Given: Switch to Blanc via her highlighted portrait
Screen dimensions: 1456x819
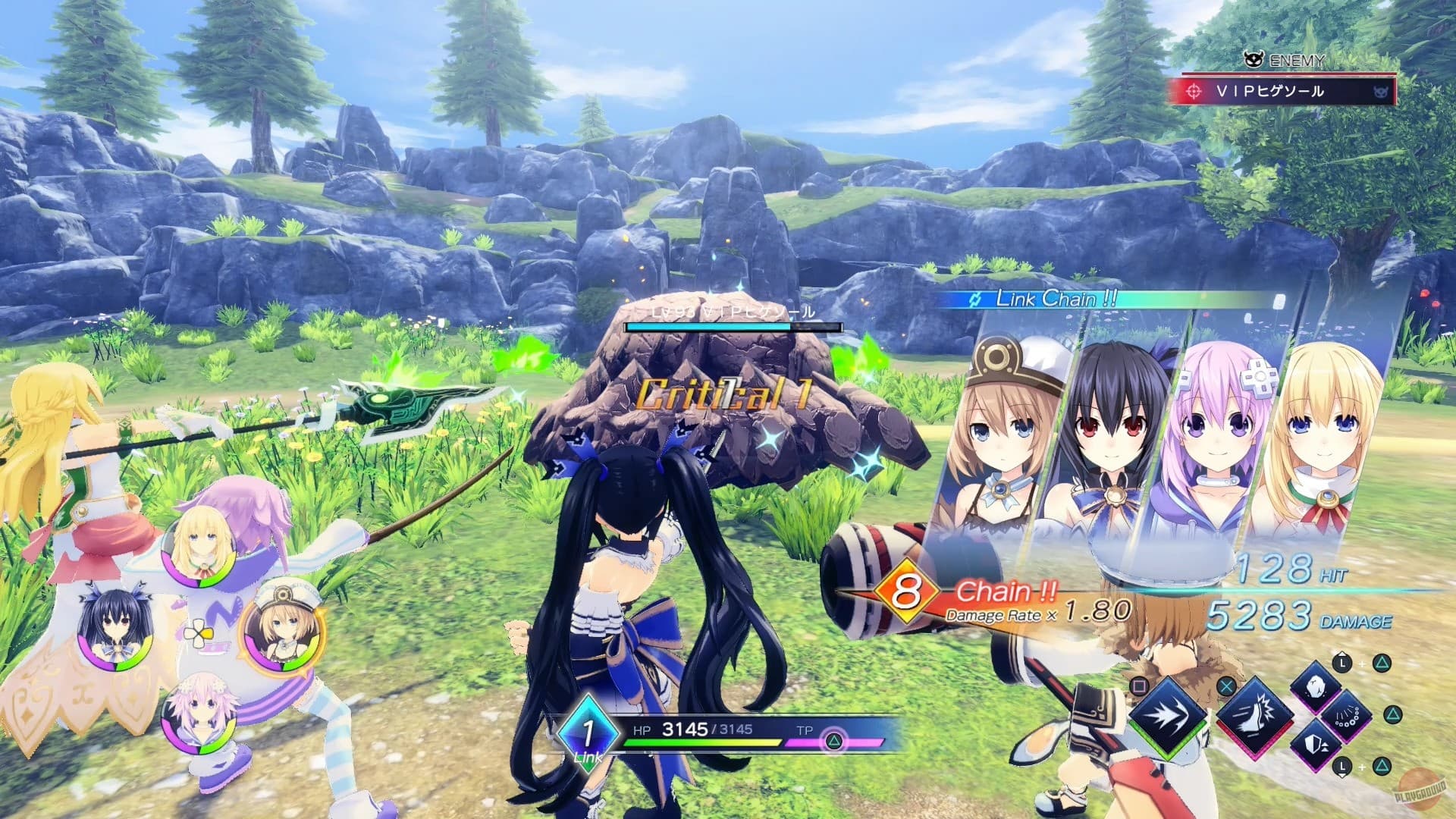Looking at the screenshot, I should point(283,635).
